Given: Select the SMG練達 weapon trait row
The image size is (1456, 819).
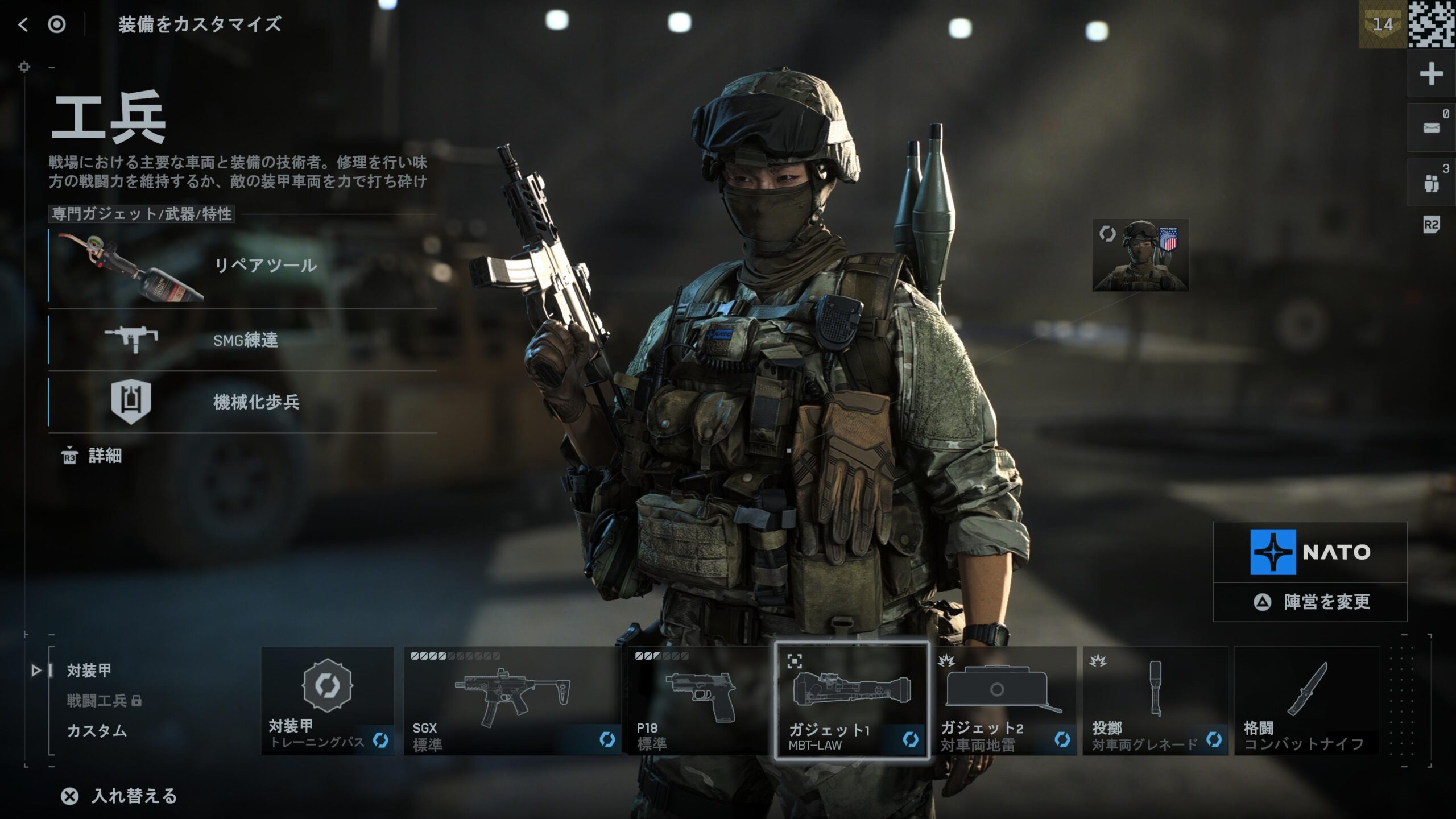Looking at the screenshot, I should pyautogui.click(x=242, y=340).
